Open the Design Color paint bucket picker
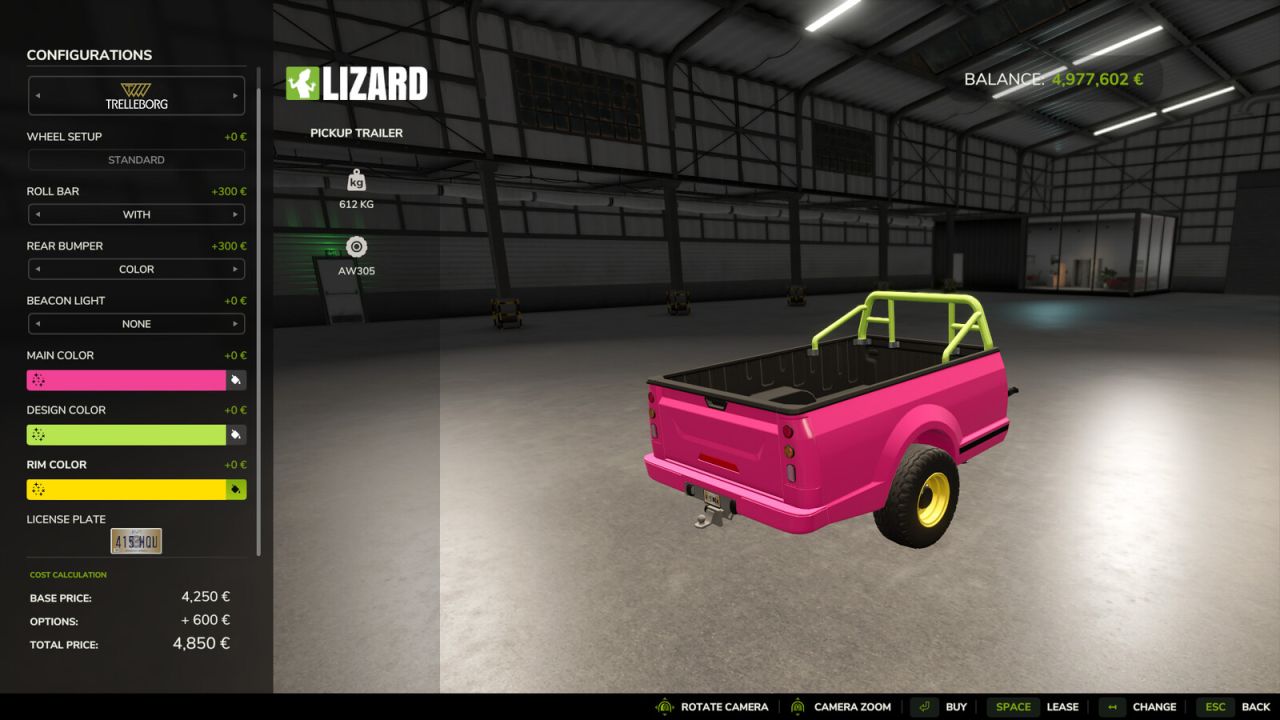 click(x=237, y=434)
